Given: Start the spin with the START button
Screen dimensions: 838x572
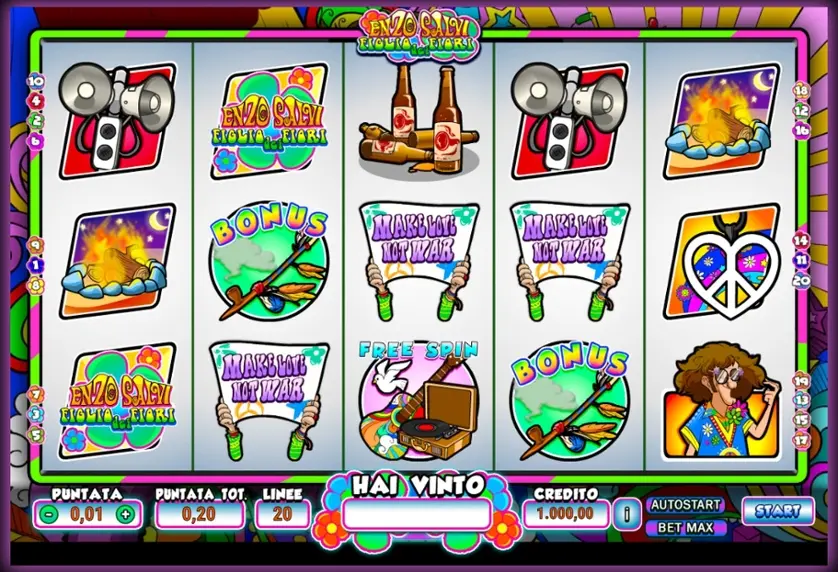Looking at the screenshot, I should (777, 511).
